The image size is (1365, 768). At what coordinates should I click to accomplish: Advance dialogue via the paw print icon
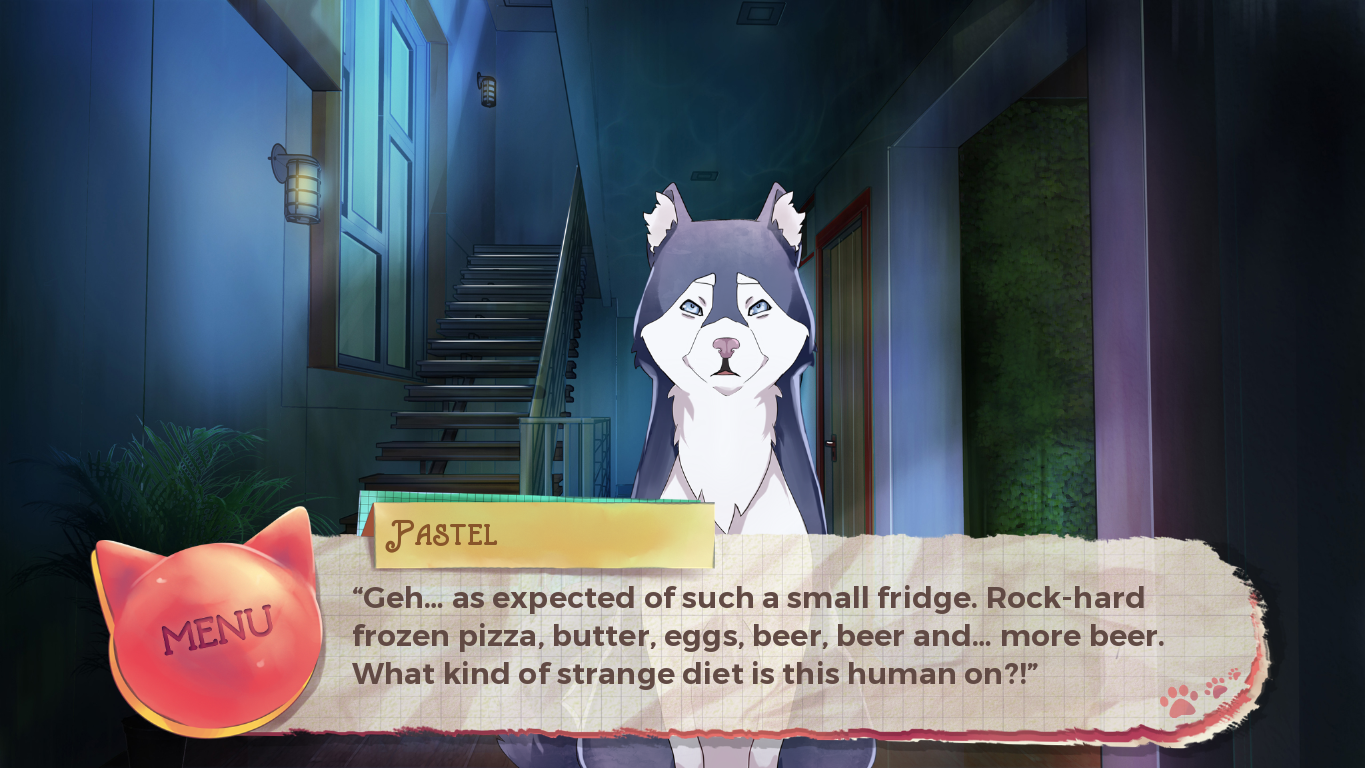[x=1197, y=695]
